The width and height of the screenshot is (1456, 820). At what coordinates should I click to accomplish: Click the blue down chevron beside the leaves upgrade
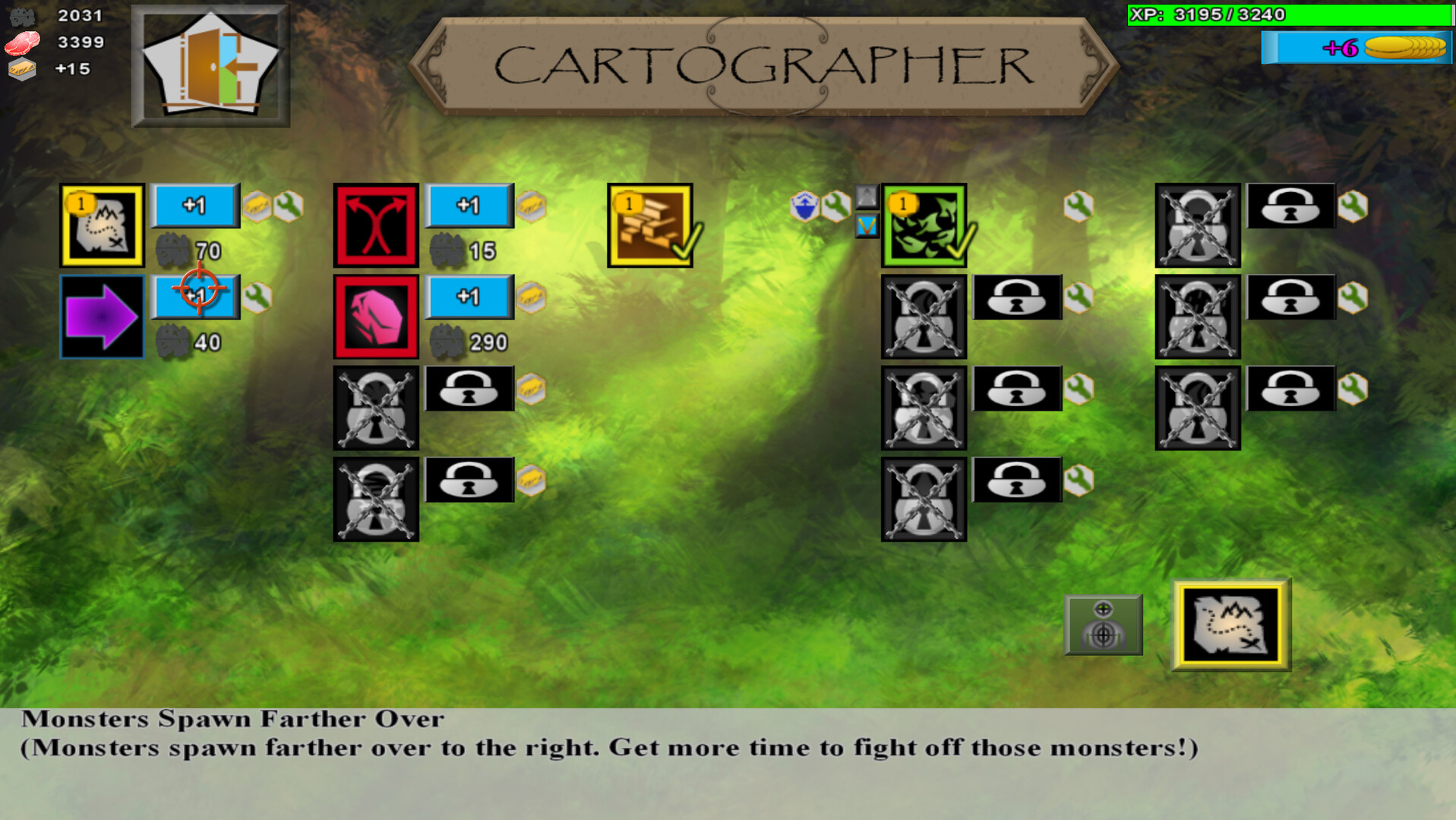click(866, 225)
